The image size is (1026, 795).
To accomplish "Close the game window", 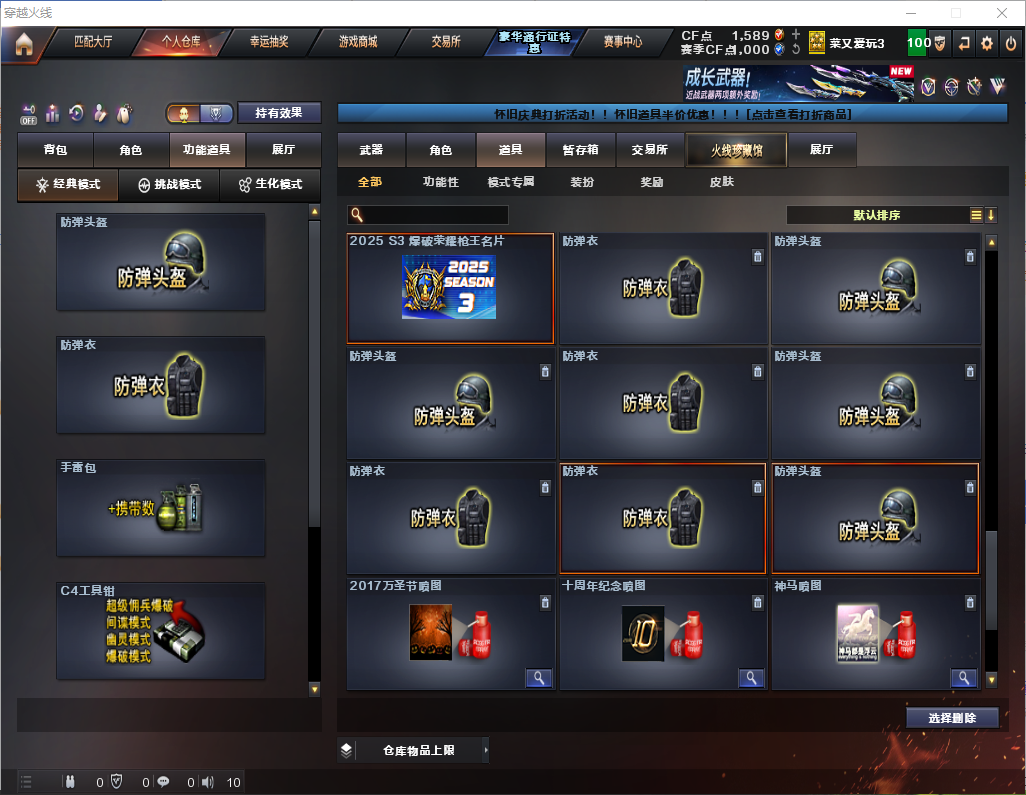I will (1002, 13).
